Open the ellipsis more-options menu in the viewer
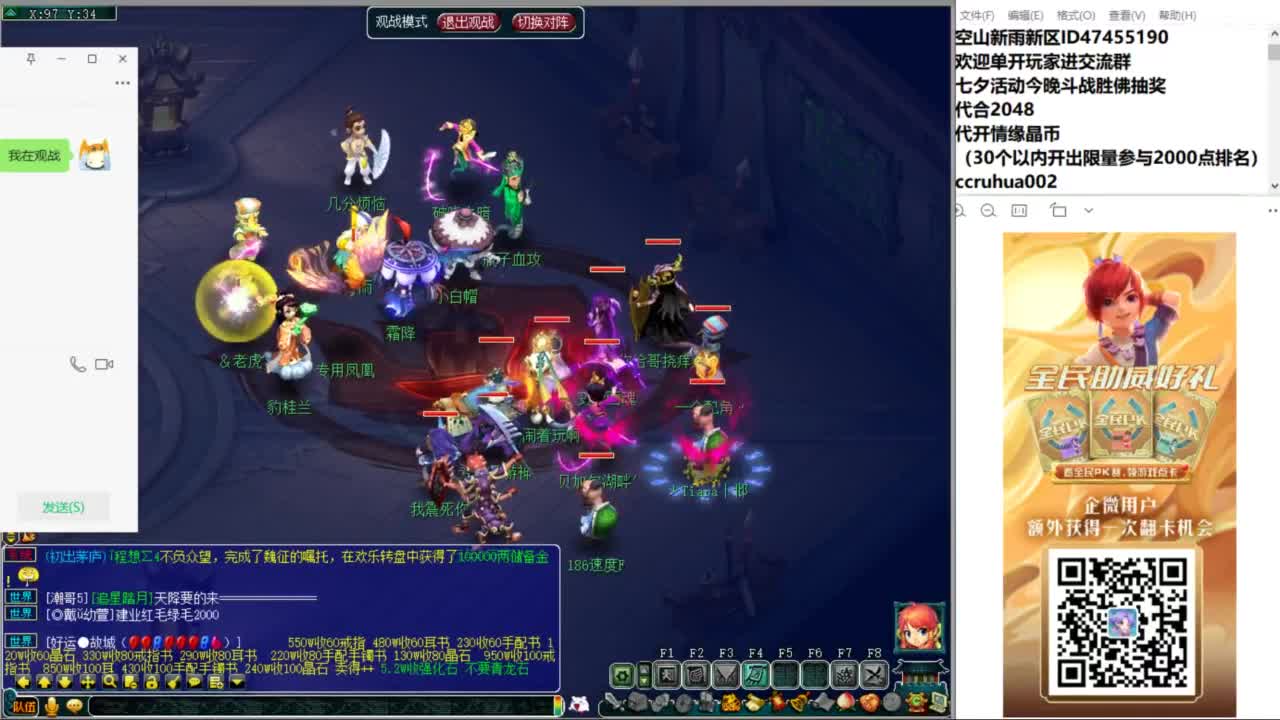This screenshot has height=720, width=1280. tap(1272, 210)
